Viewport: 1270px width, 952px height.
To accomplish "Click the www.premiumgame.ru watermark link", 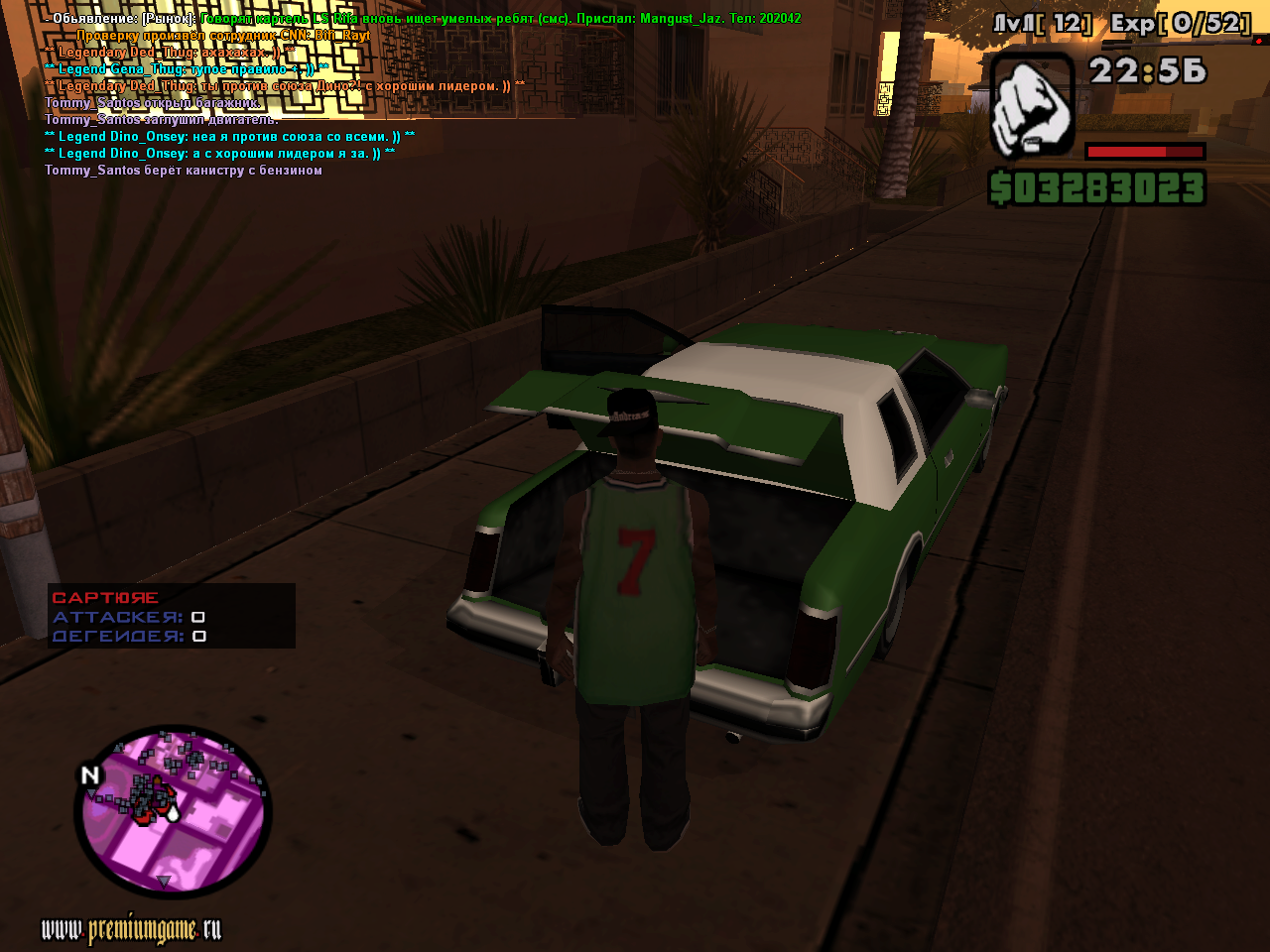I will click(x=131, y=929).
